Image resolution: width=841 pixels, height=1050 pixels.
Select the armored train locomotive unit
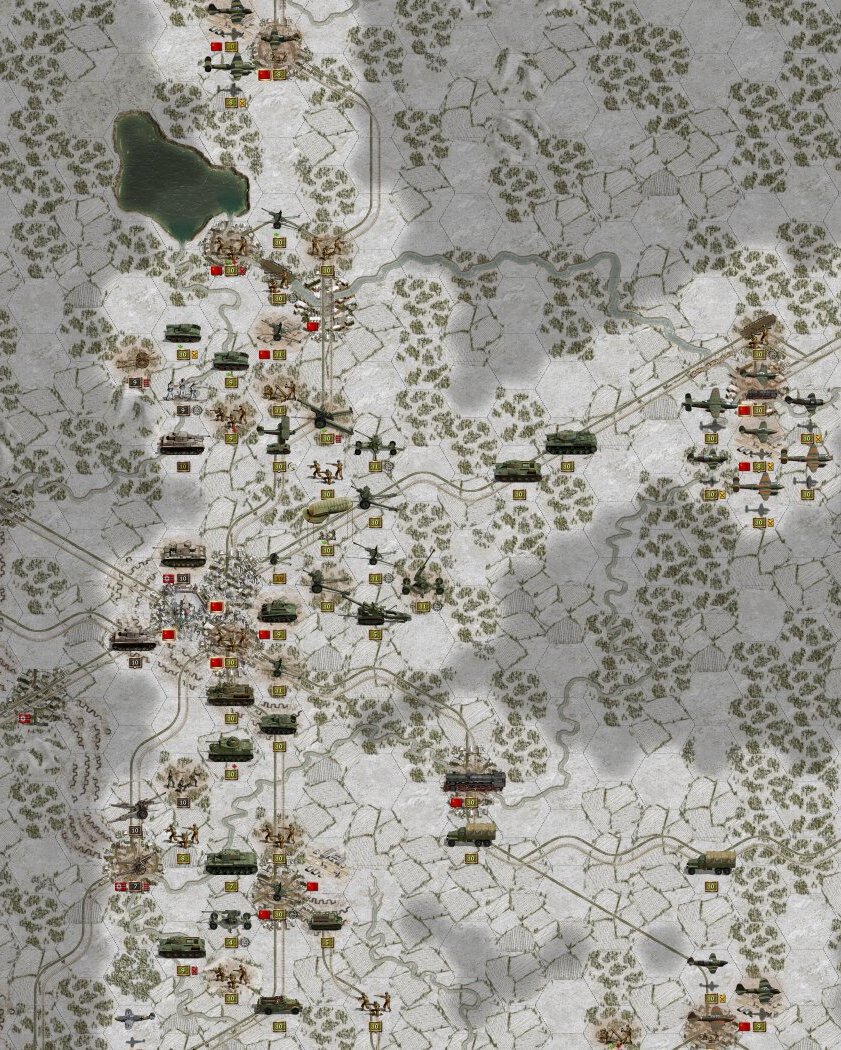coord(473,778)
